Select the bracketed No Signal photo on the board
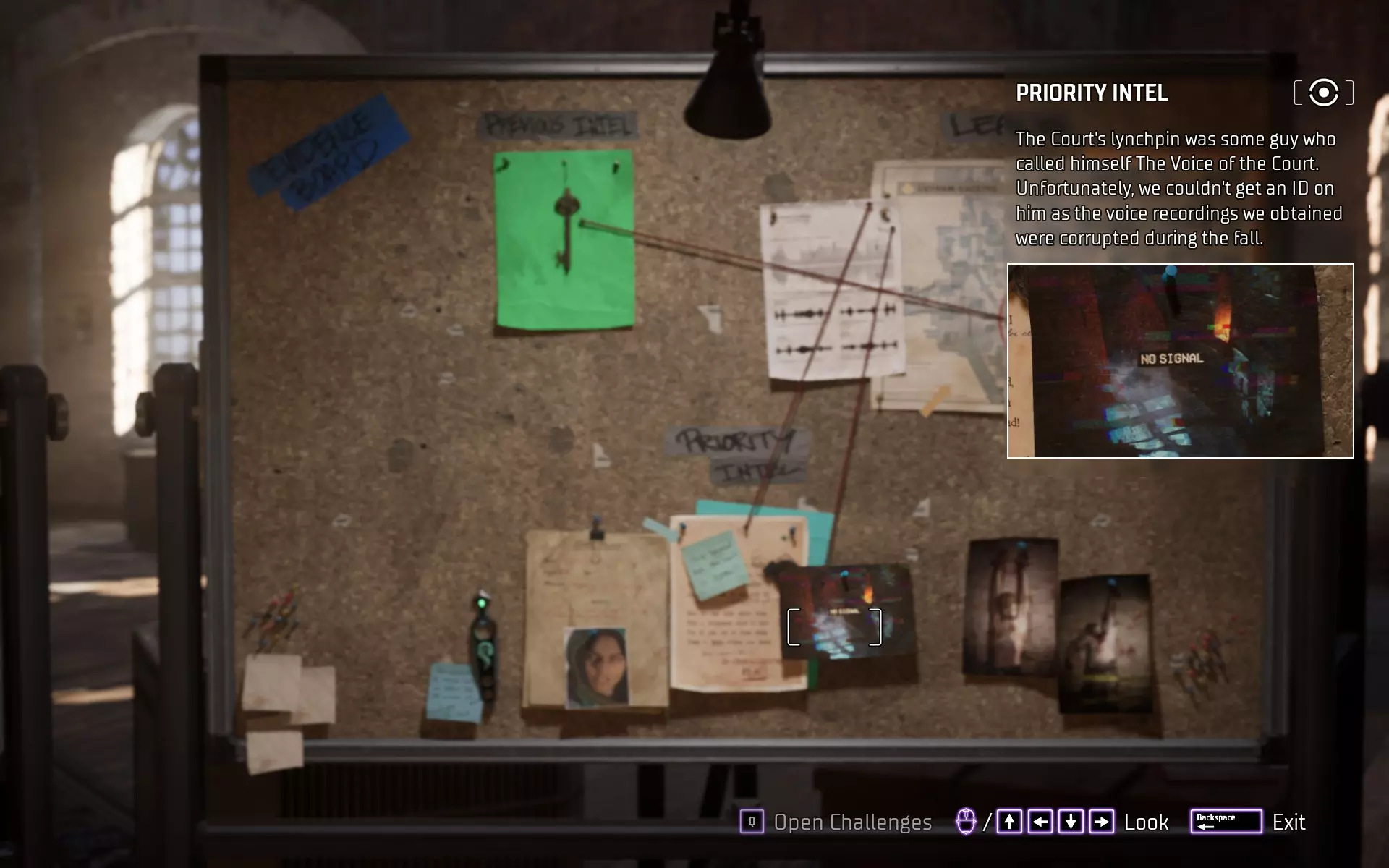Viewport: 1389px width, 868px height. pyautogui.click(x=835, y=626)
